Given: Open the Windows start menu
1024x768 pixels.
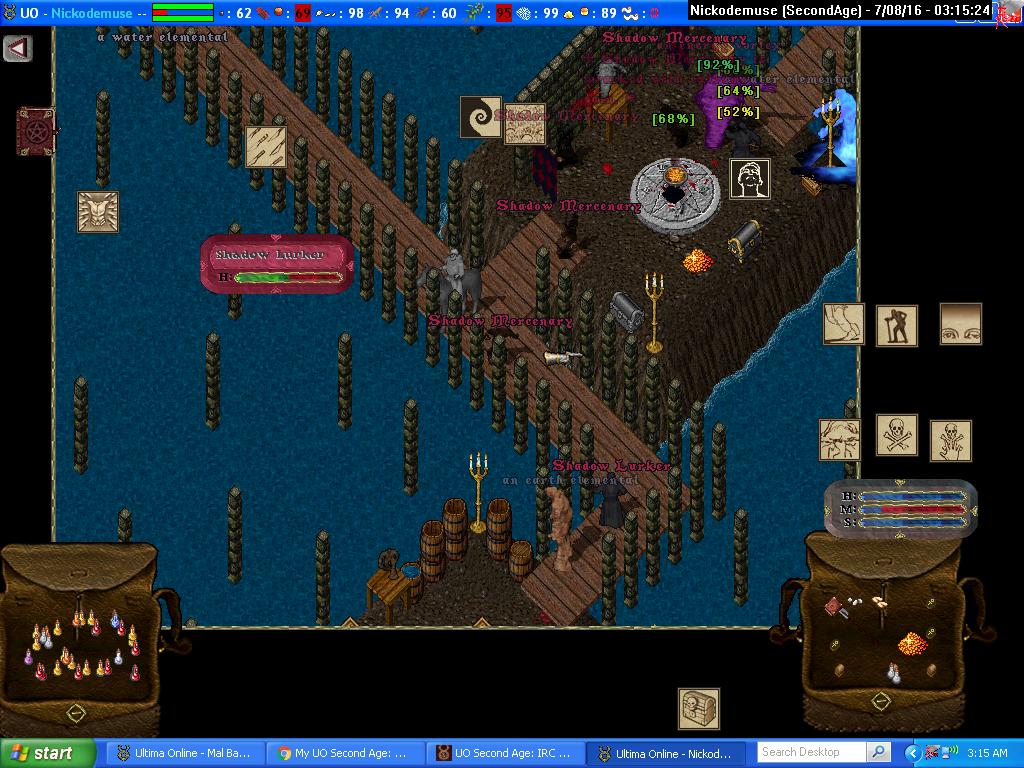Looking at the screenshot, I should (x=47, y=753).
